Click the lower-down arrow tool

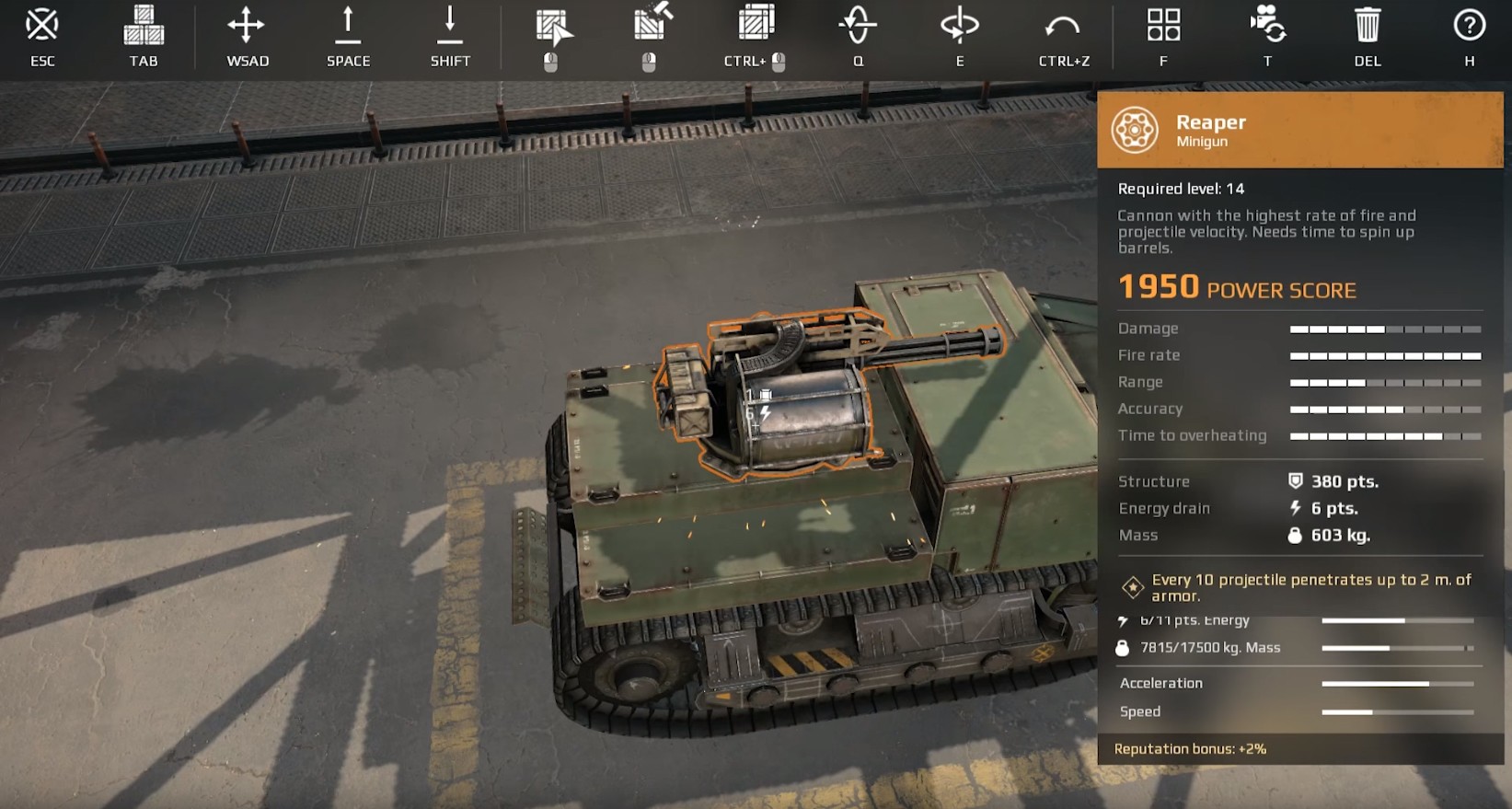(450, 26)
